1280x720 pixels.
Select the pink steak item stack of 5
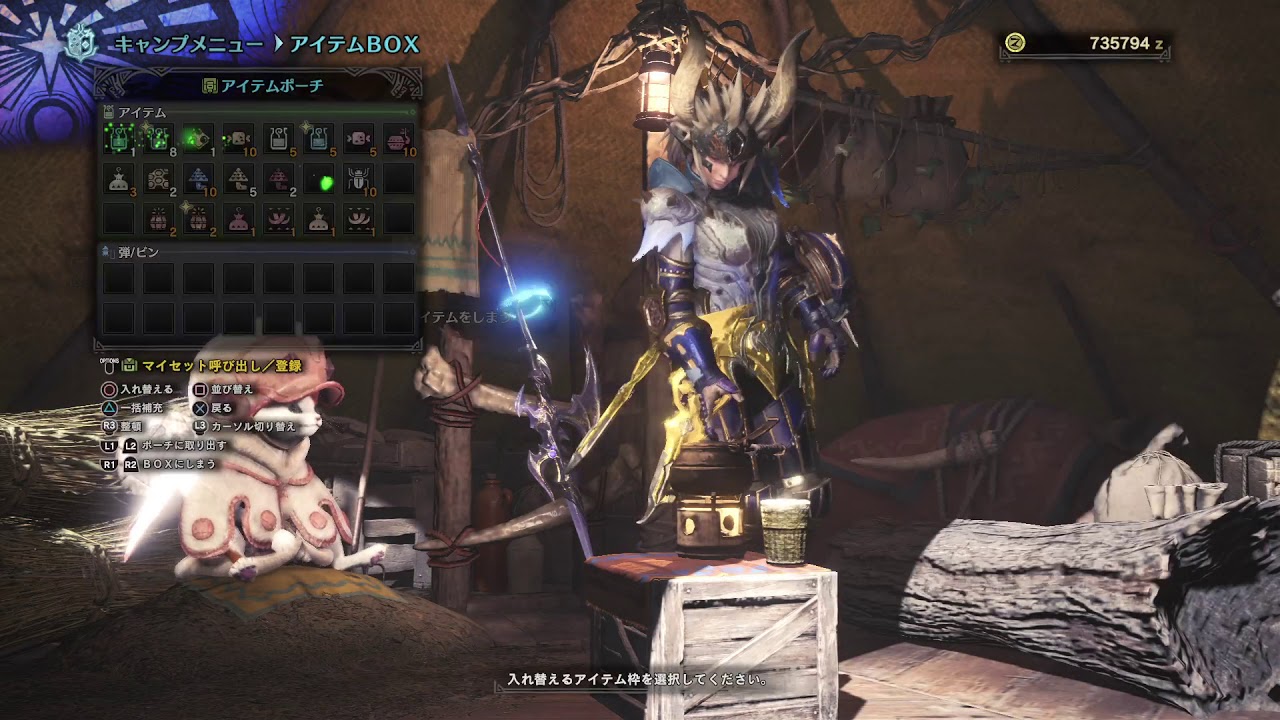point(358,139)
